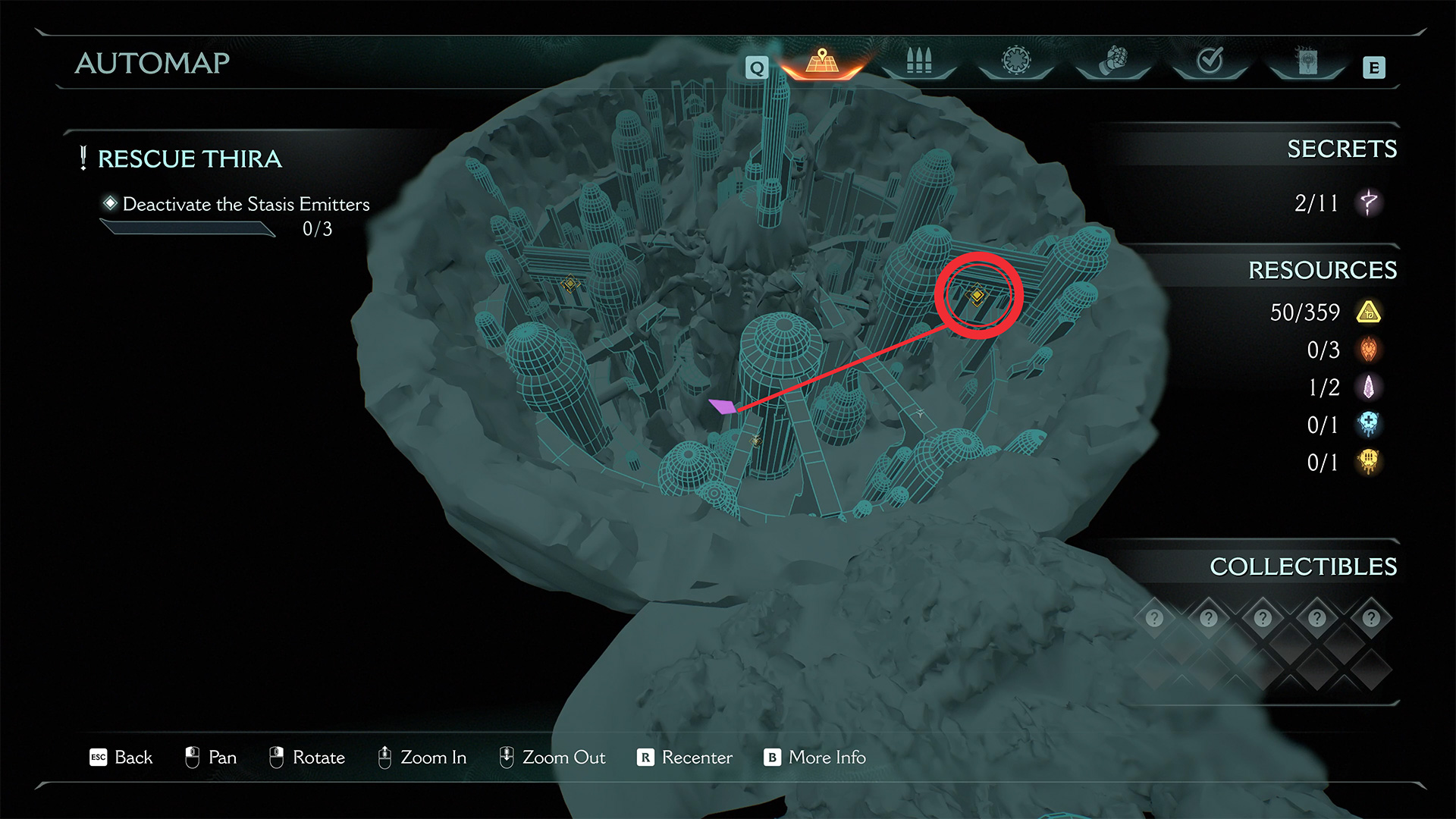This screenshot has width=1456, height=819.
Task: Open the bullets arsenal tab
Action: (x=918, y=61)
